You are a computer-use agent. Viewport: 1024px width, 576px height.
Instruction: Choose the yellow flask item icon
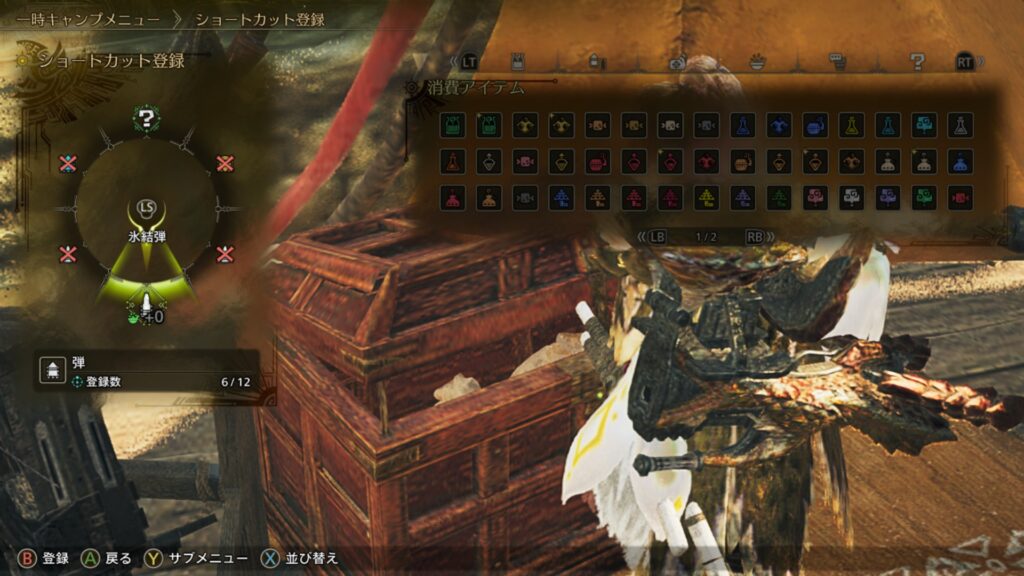pos(851,124)
